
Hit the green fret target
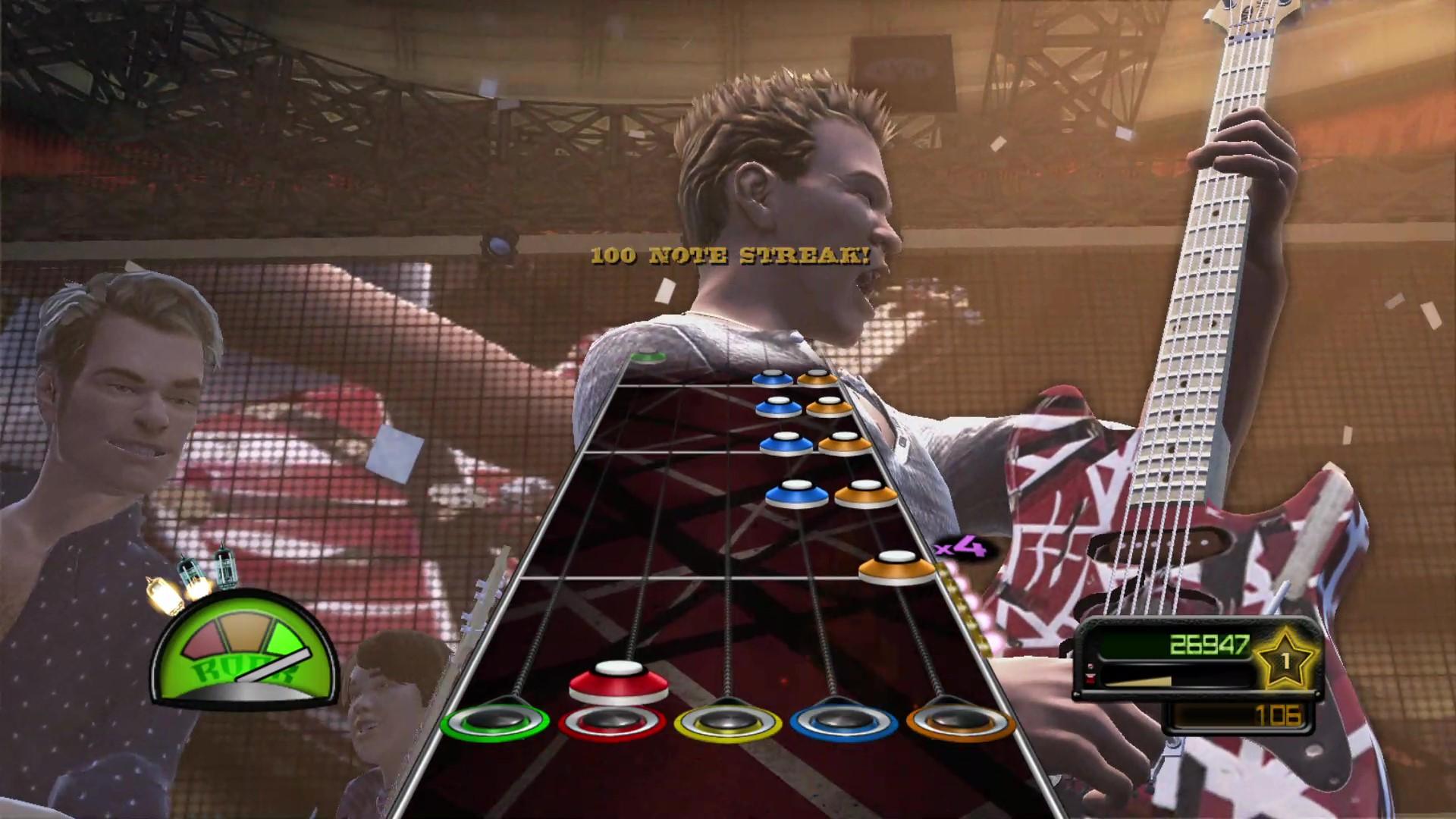click(x=495, y=720)
